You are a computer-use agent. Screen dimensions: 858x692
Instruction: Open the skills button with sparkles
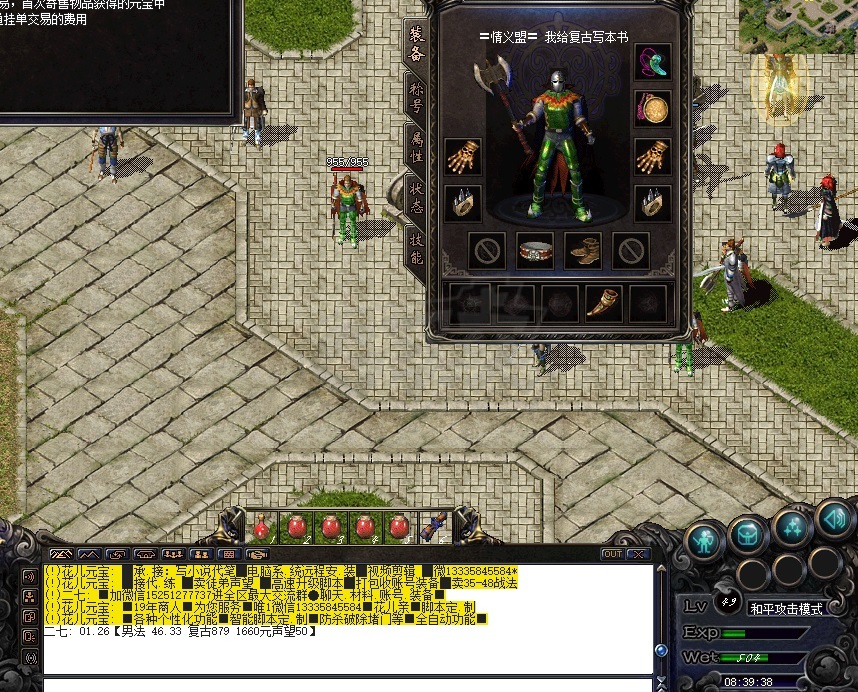tap(792, 524)
